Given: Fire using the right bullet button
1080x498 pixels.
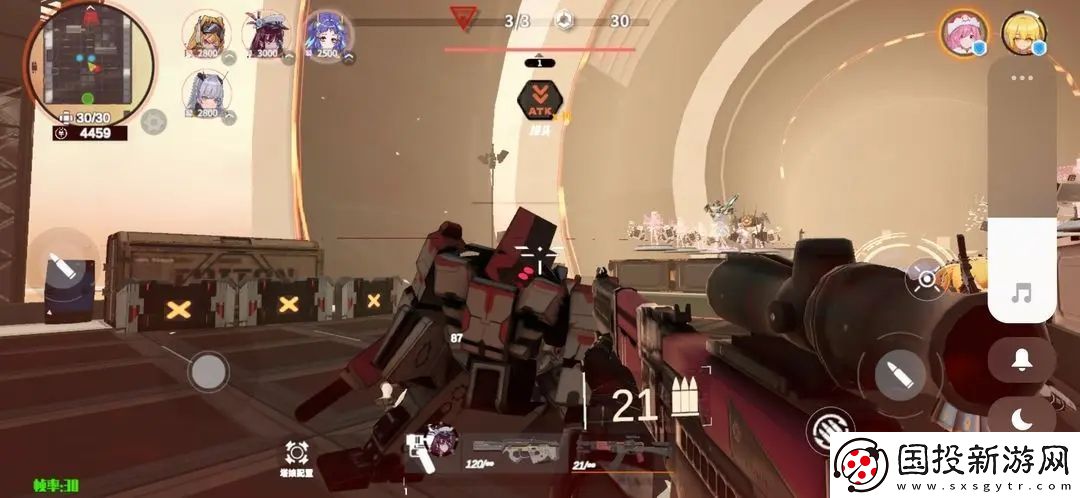Looking at the screenshot, I should 899,374.
